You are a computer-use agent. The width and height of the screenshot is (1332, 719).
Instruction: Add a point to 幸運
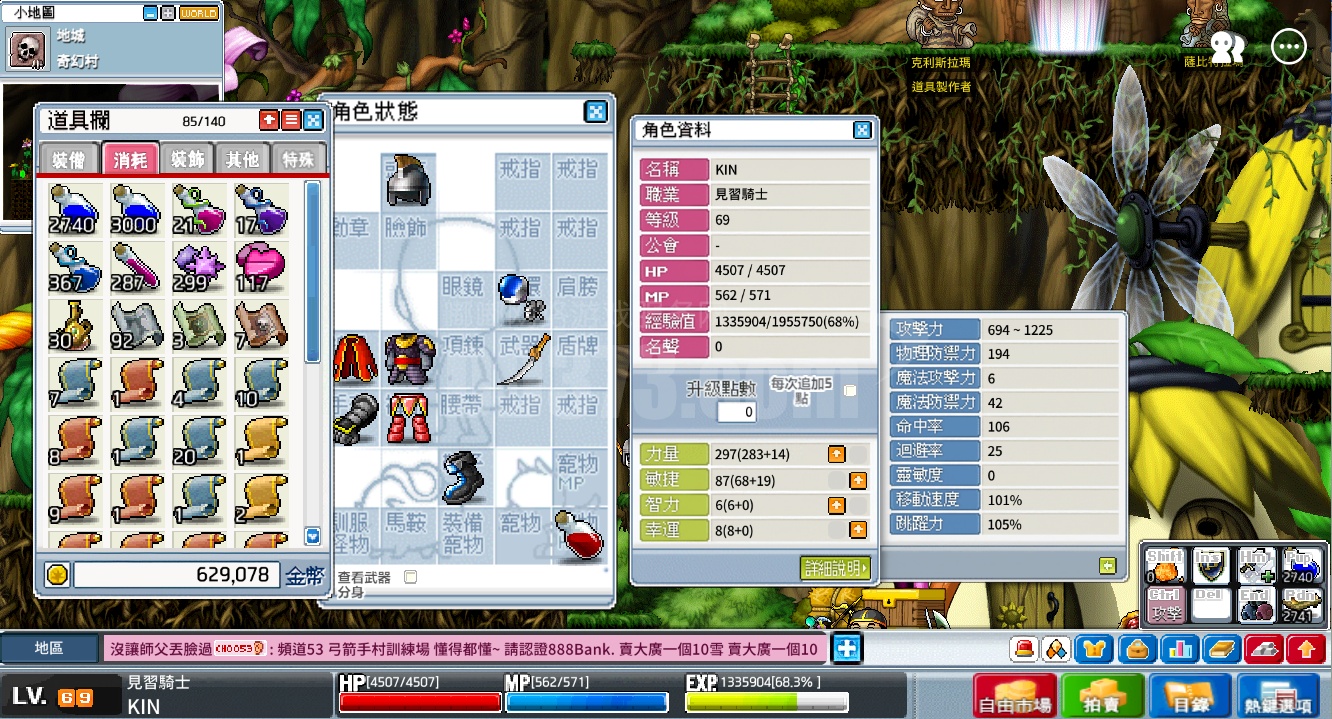858,530
